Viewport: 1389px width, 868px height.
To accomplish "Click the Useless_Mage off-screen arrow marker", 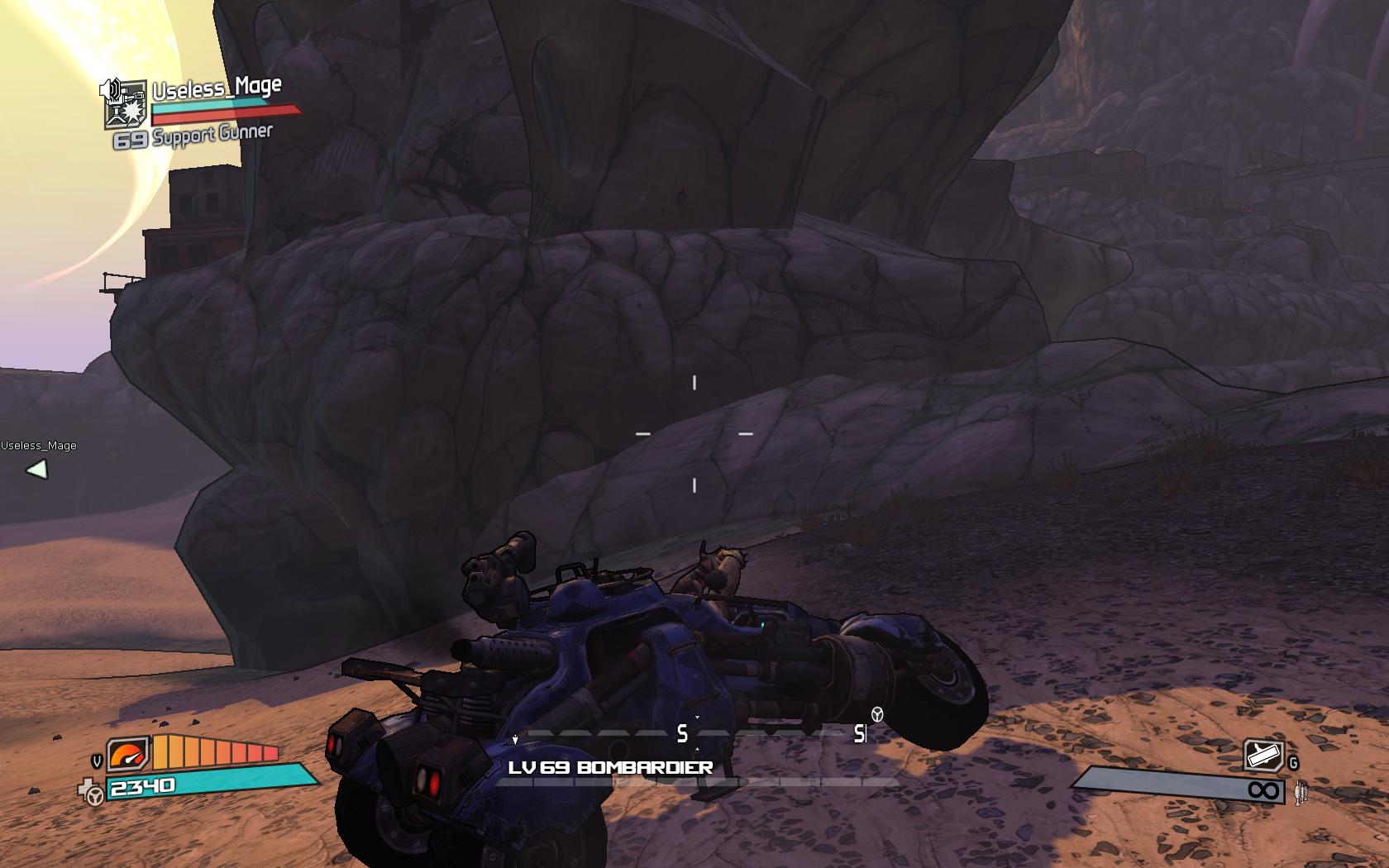I will (x=37, y=470).
